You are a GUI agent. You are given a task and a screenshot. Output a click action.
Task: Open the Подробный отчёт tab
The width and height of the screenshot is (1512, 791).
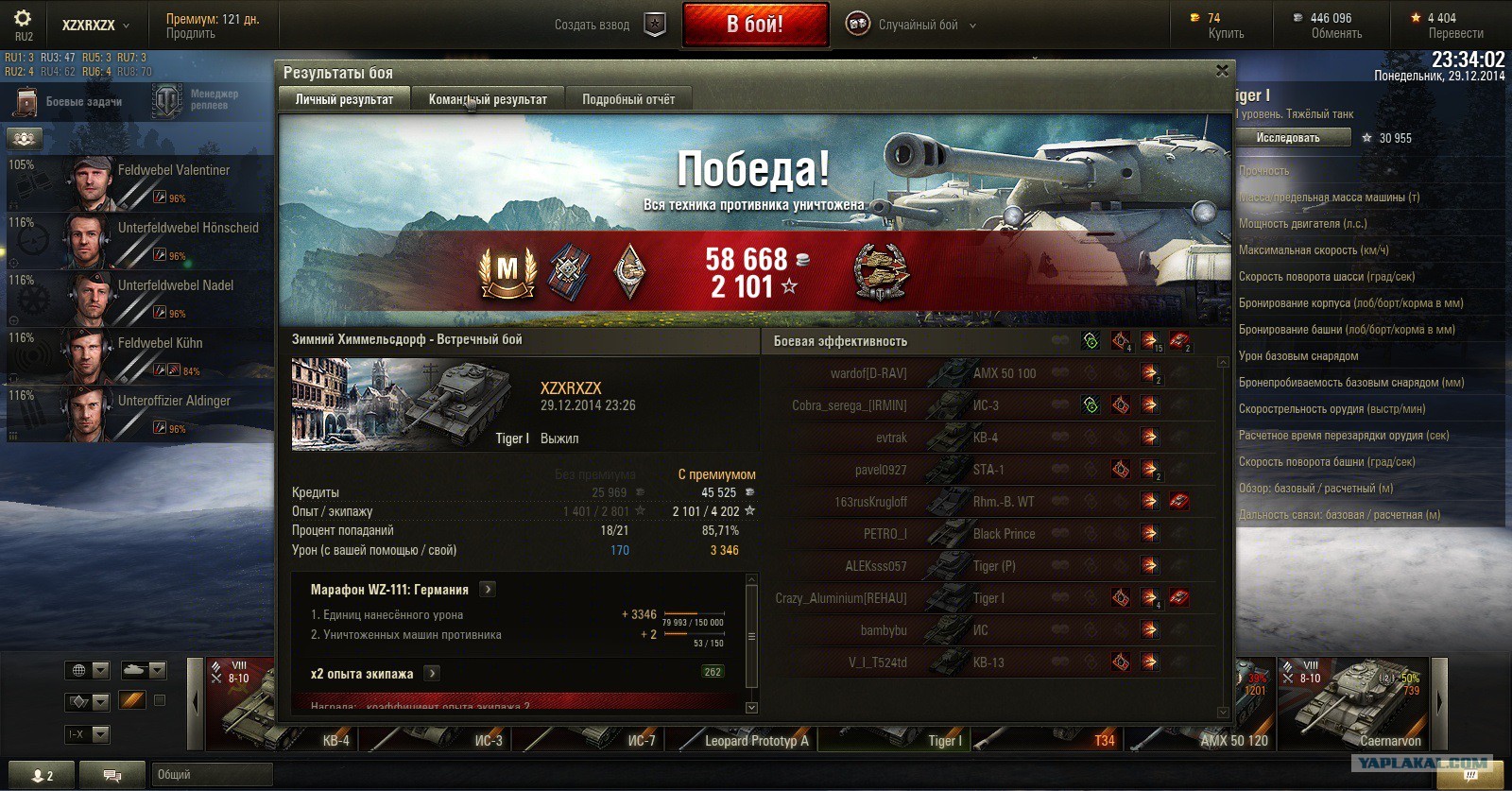[x=627, y=97]
